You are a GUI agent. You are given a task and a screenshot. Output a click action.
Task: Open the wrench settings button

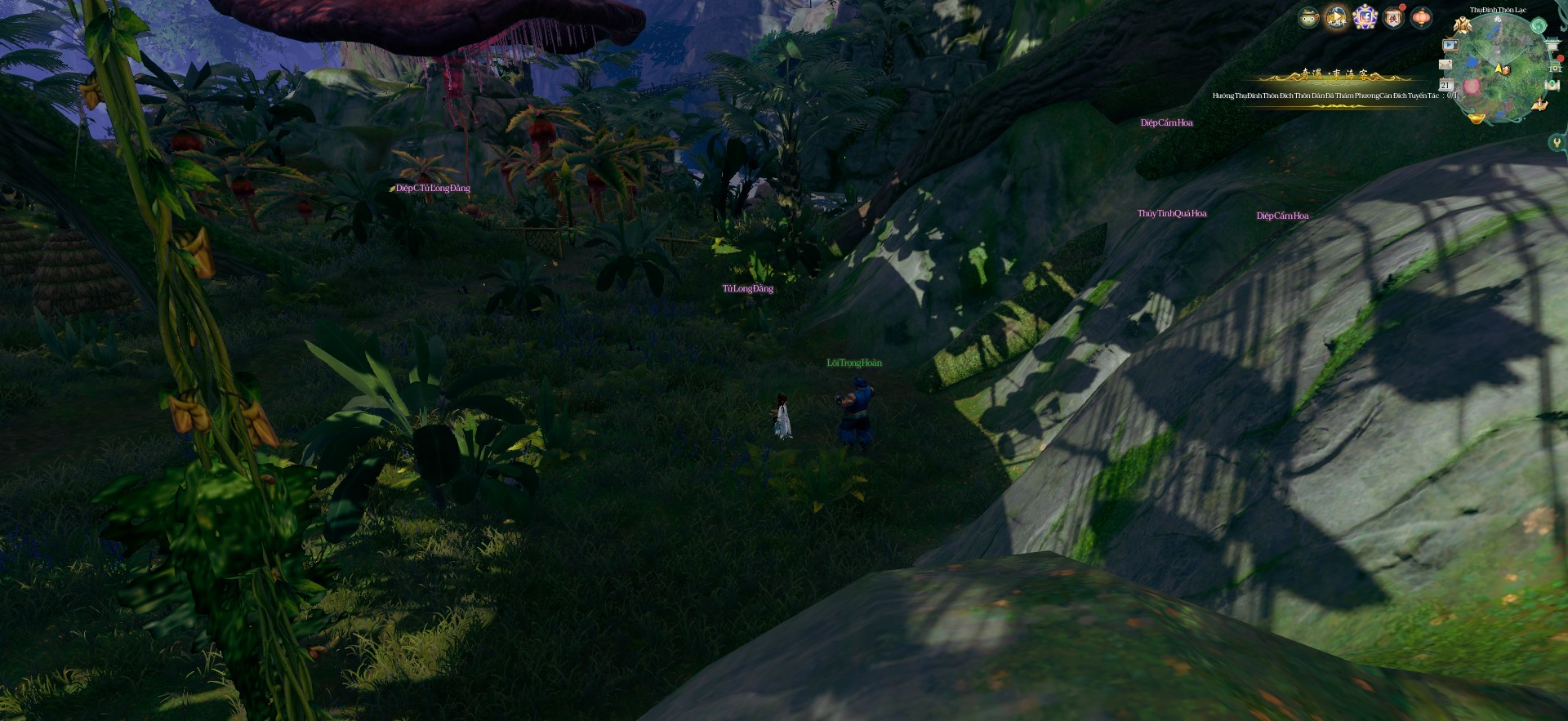(x=1557, y=143)
